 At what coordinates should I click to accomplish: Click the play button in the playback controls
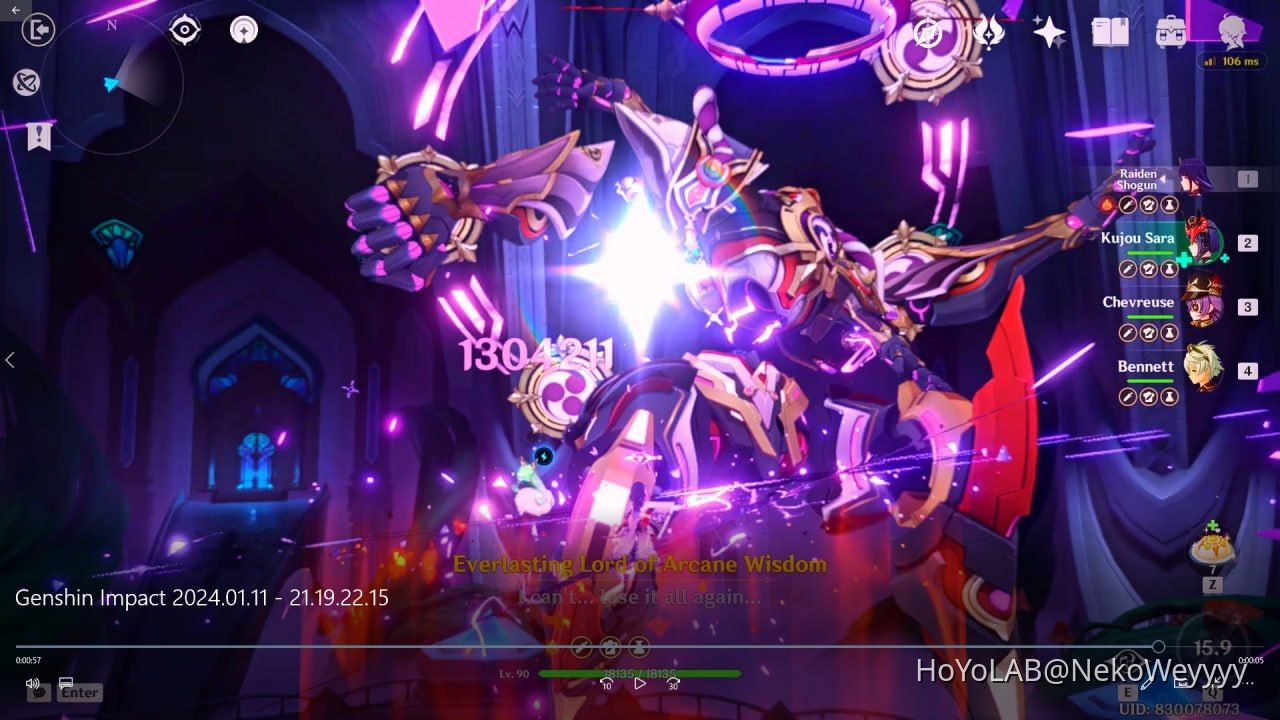(x=640, y=684)
